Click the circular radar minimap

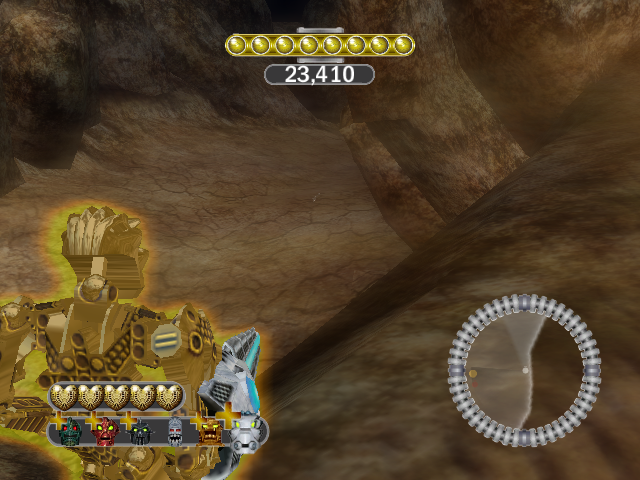point(525,370)
